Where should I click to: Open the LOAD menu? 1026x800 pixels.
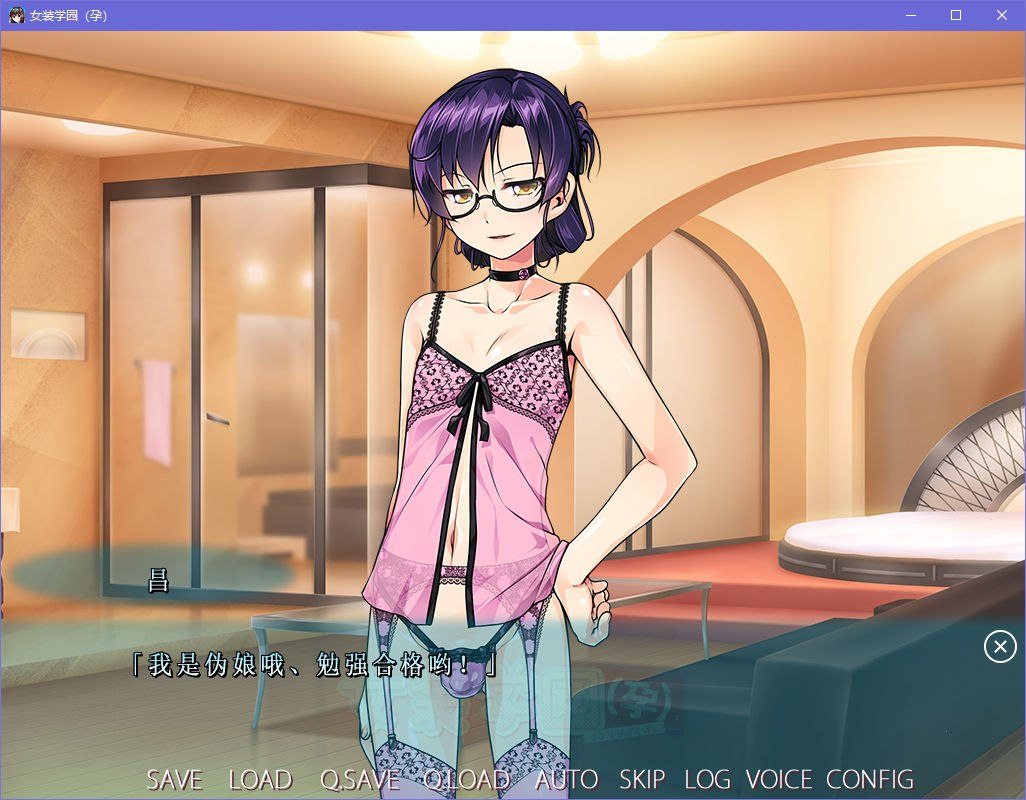[x=260, y=780]
